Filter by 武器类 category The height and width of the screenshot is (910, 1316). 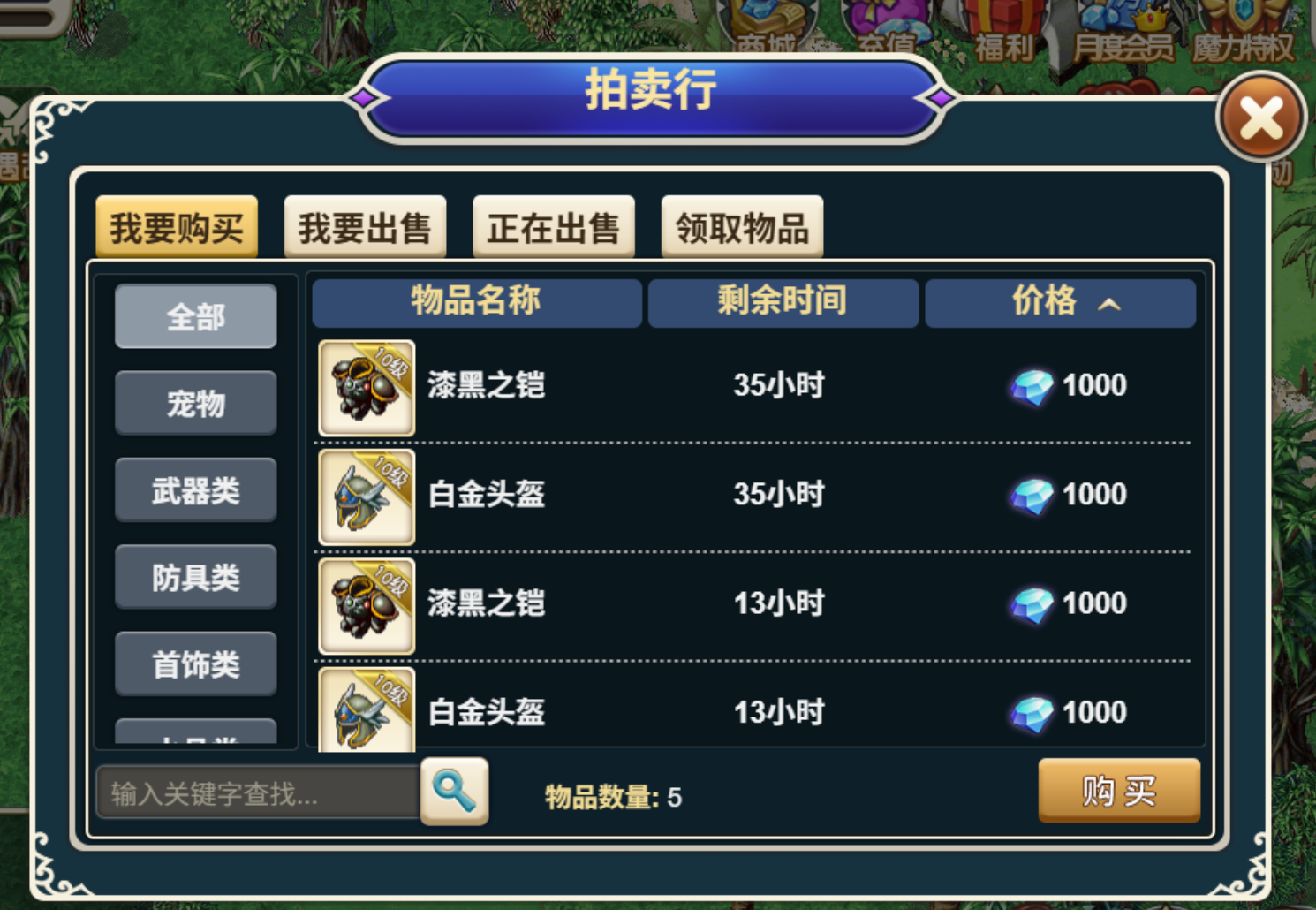click(195, 490)
